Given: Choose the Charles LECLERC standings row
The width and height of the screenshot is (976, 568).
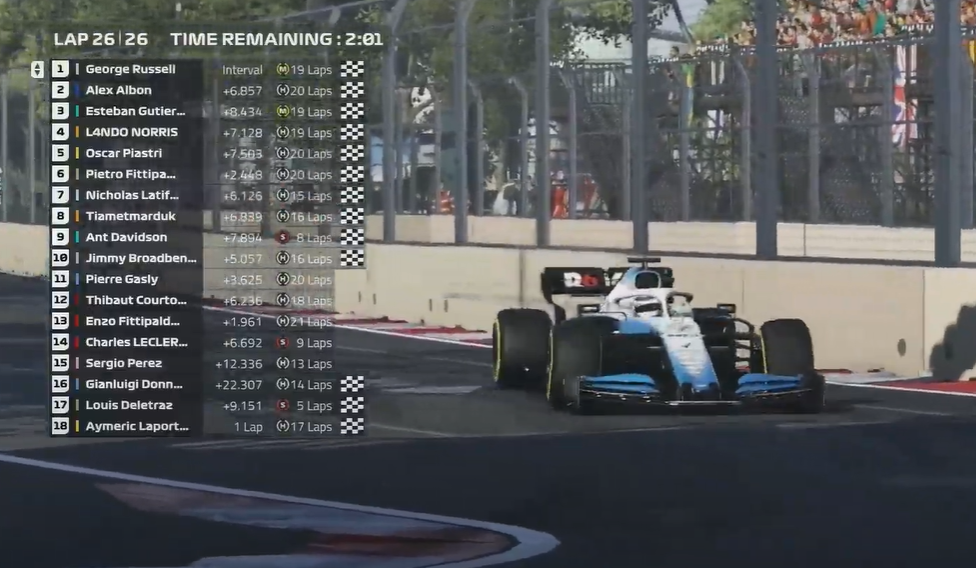Looking at the screenshot, I should coord(137,342).
